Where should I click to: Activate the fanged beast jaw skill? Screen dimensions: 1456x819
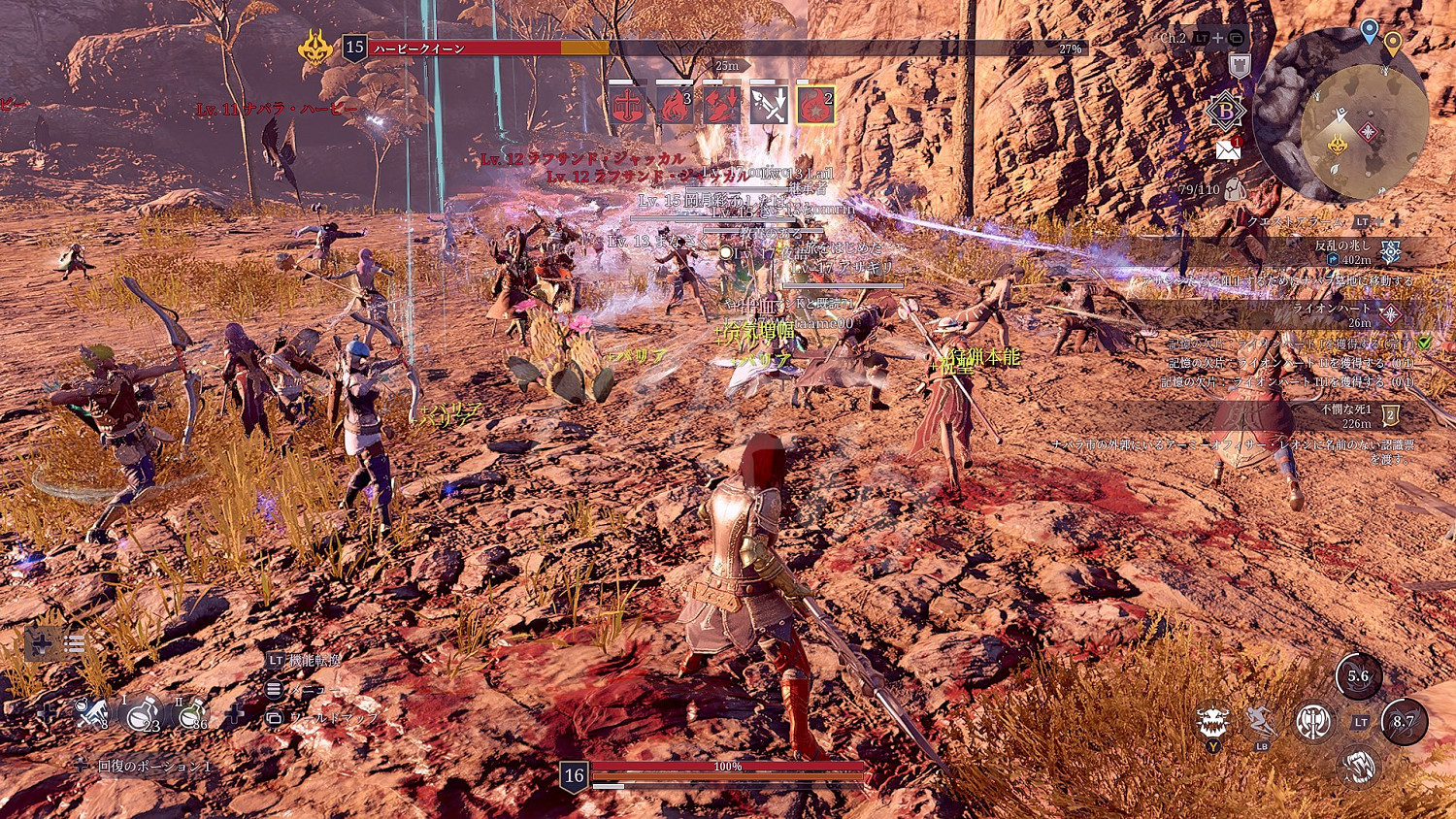[1360, 766]
